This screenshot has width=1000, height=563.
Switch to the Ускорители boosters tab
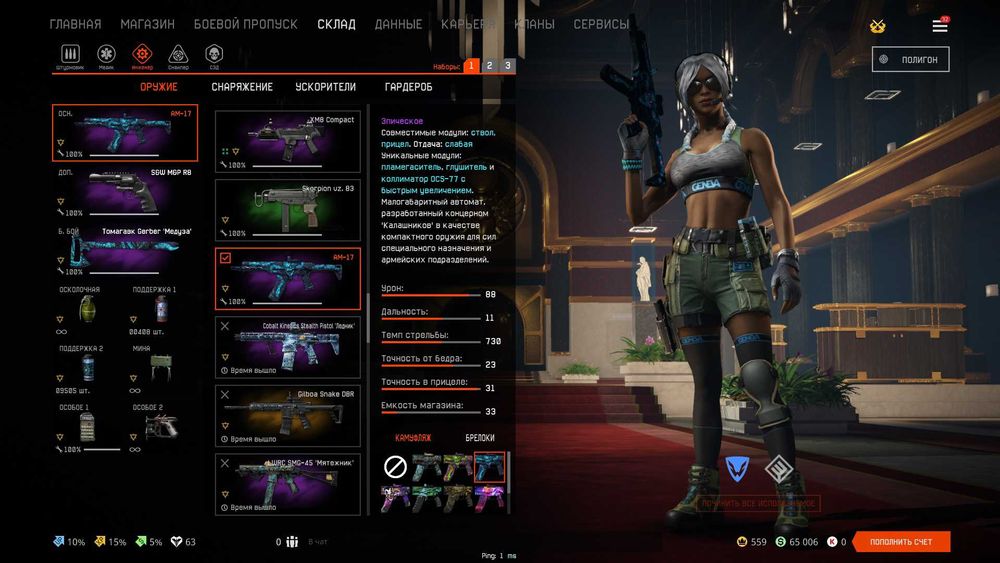point(325,87)
